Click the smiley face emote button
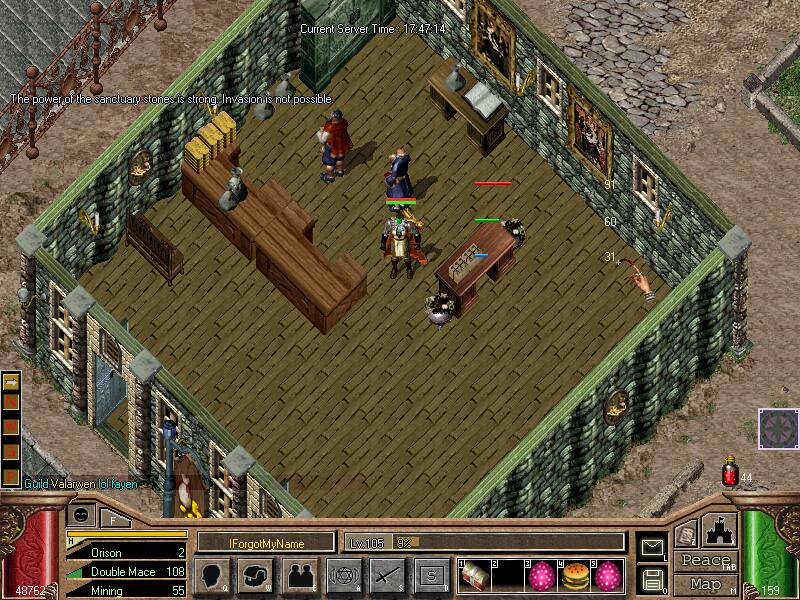The width and height of the screenshot is (800, 600). pos(82,515)
